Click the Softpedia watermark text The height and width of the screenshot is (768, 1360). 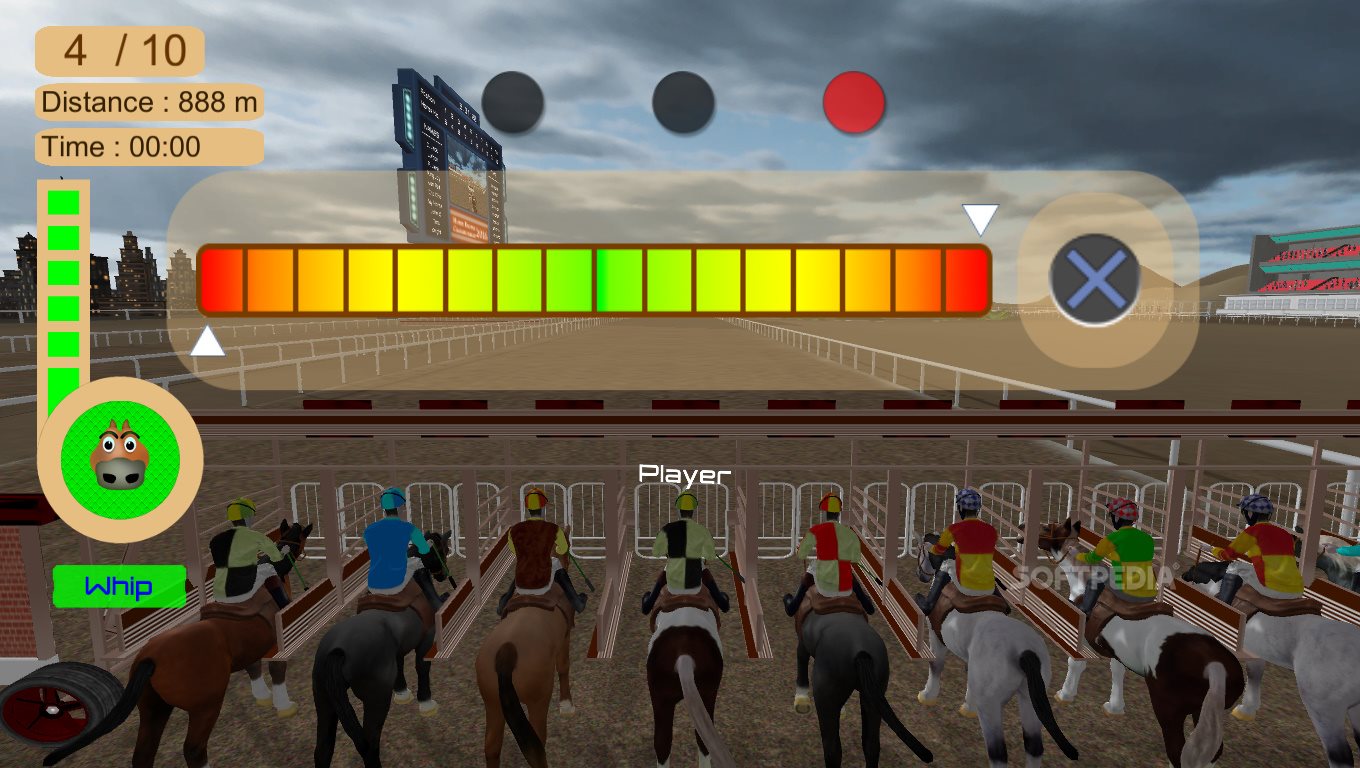coord(1097,577)
